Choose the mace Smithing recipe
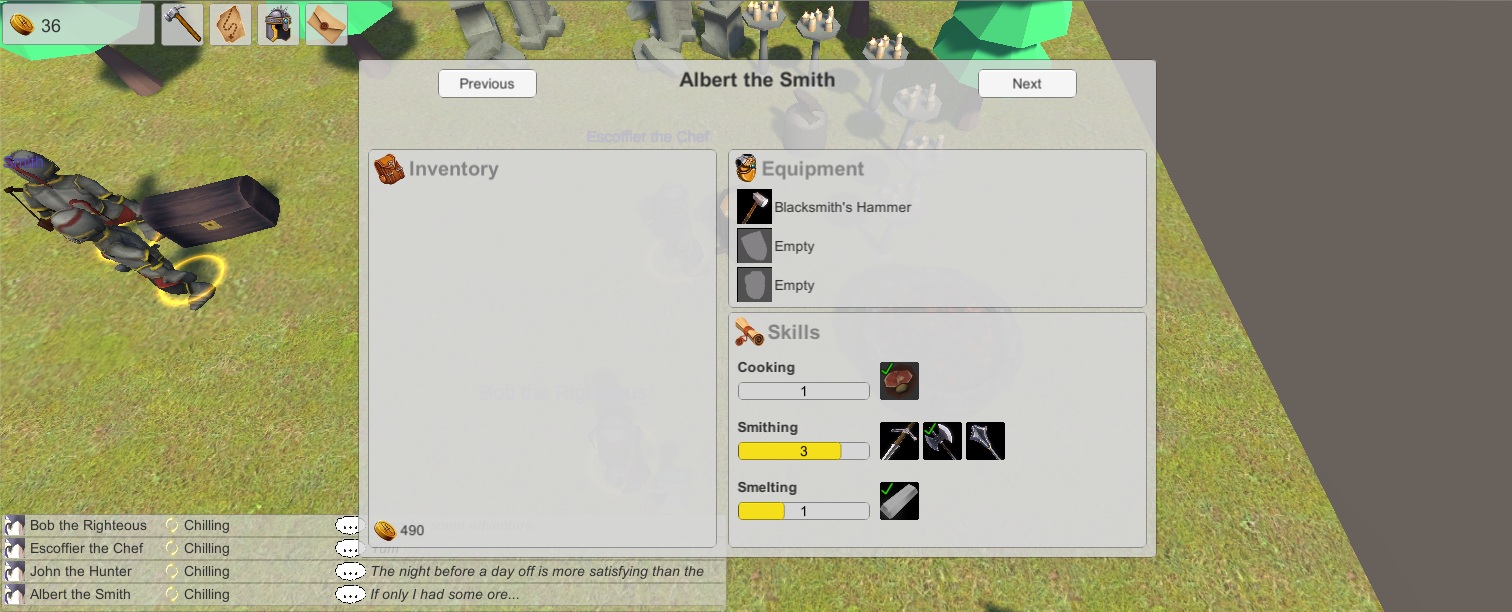The height and width of the screenshot is (612, 1512). click(985, 441)
